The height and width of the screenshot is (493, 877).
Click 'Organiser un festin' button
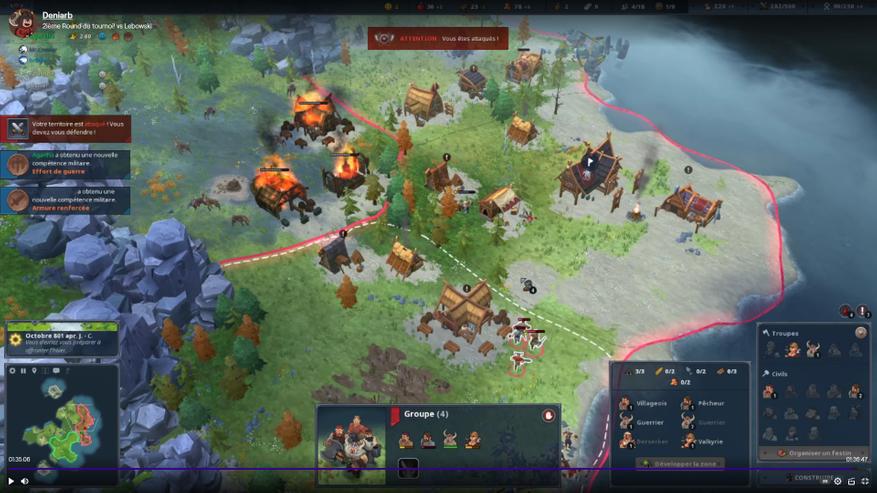coord(813,453)
